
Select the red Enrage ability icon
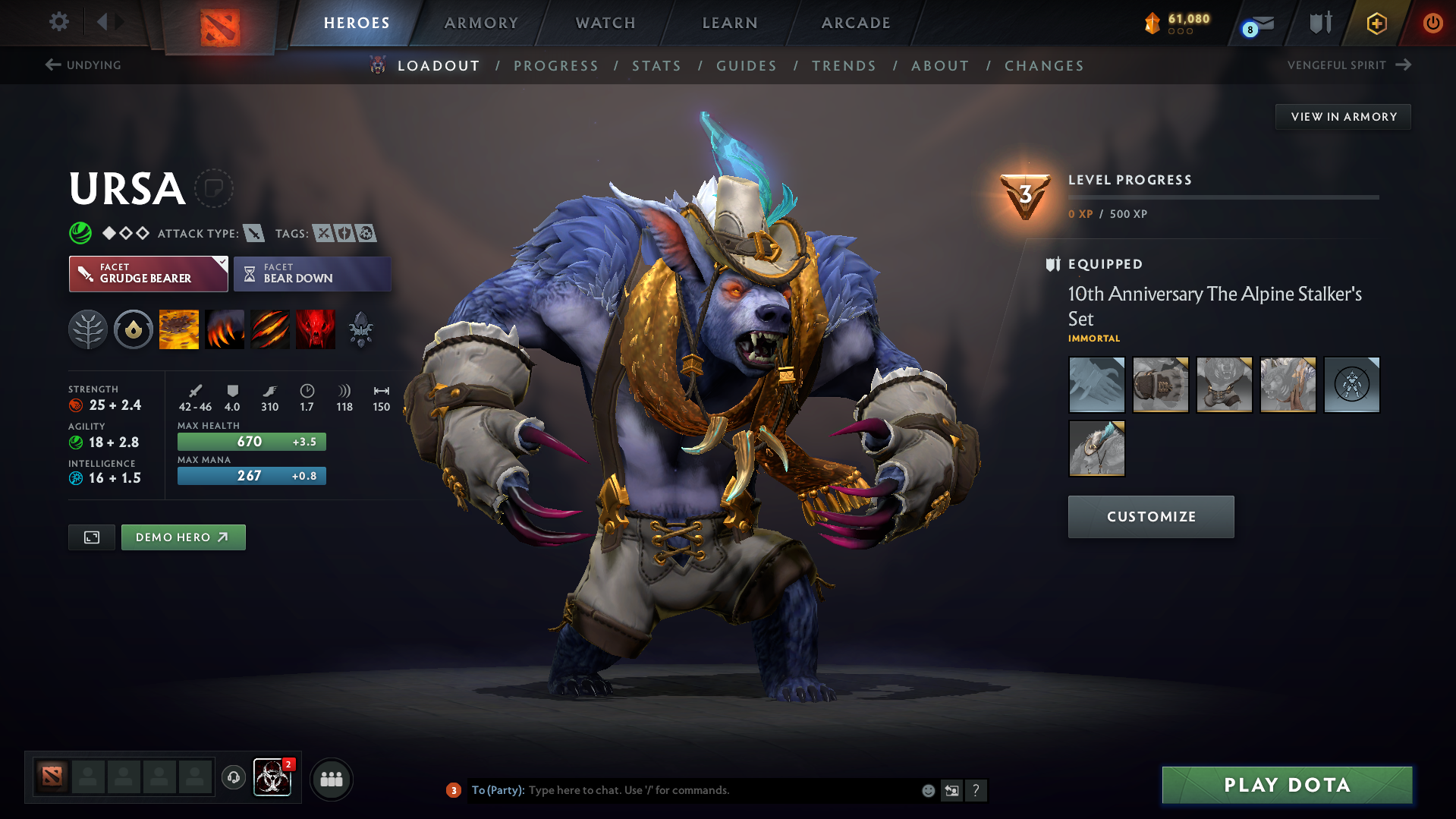(x=316, y=329)
